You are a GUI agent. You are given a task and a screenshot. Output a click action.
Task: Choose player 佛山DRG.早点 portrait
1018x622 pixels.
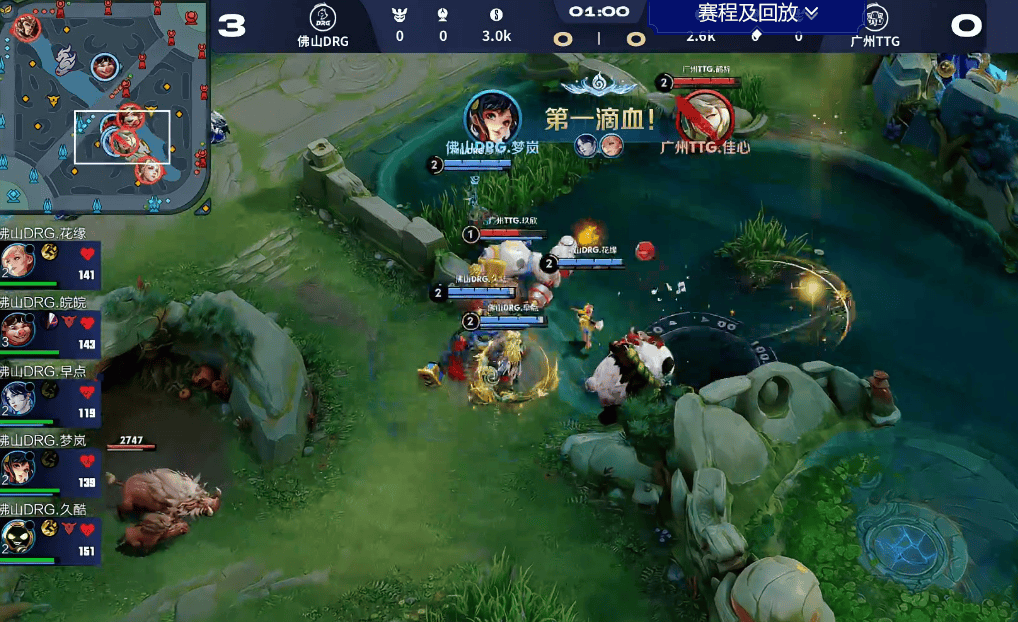[18, 398]
